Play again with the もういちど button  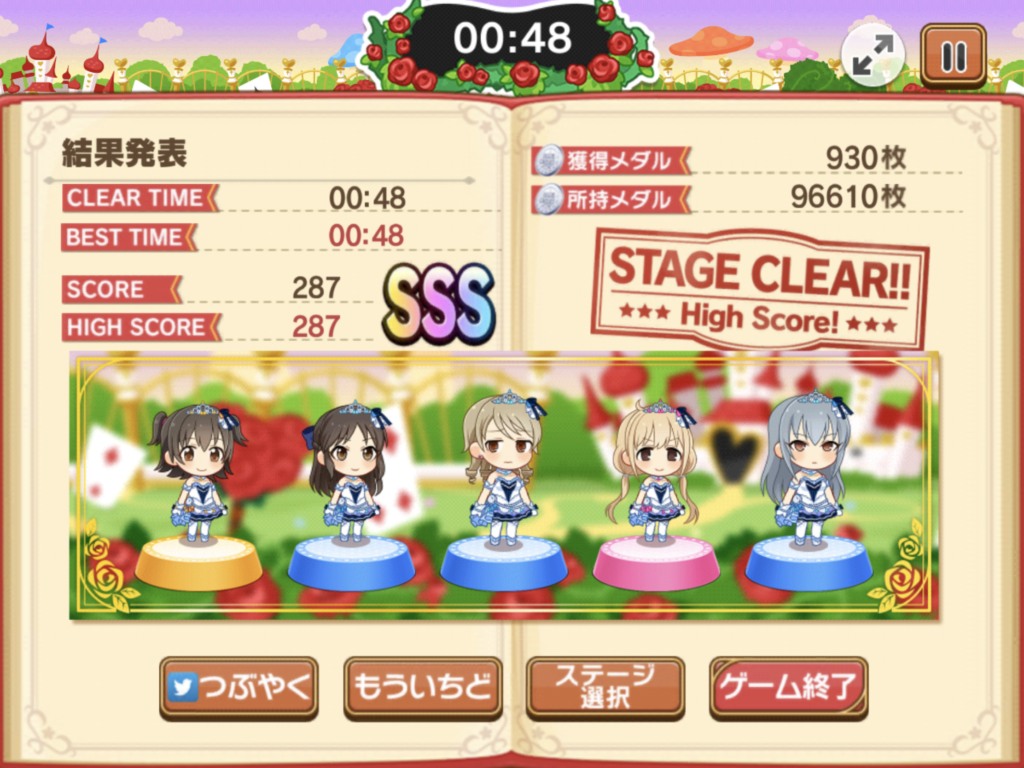pos(422,687)
